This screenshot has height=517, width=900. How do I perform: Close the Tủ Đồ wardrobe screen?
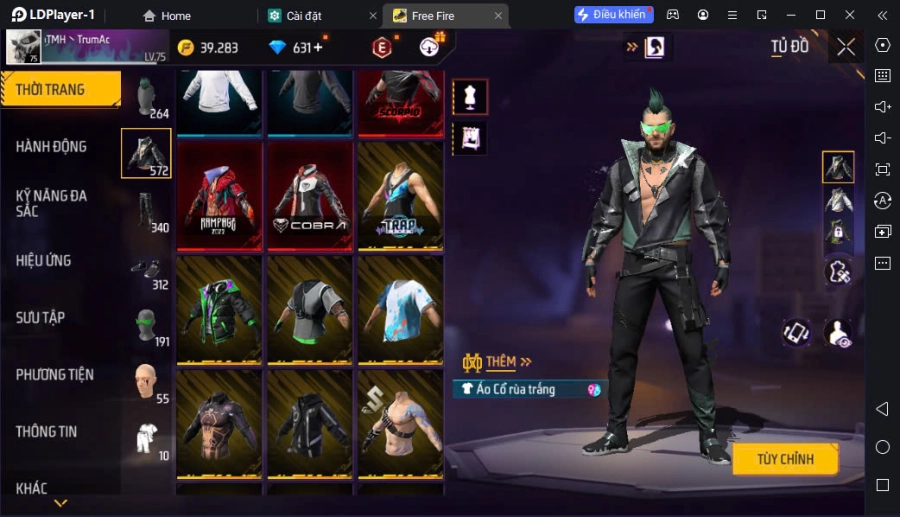pyautogui.click(x=846, y=47)
